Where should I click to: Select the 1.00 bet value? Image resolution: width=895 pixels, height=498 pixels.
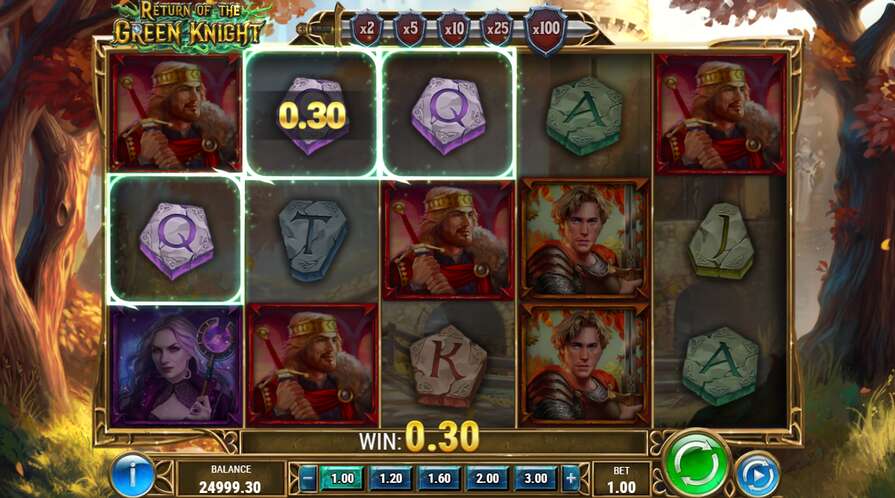343,478
